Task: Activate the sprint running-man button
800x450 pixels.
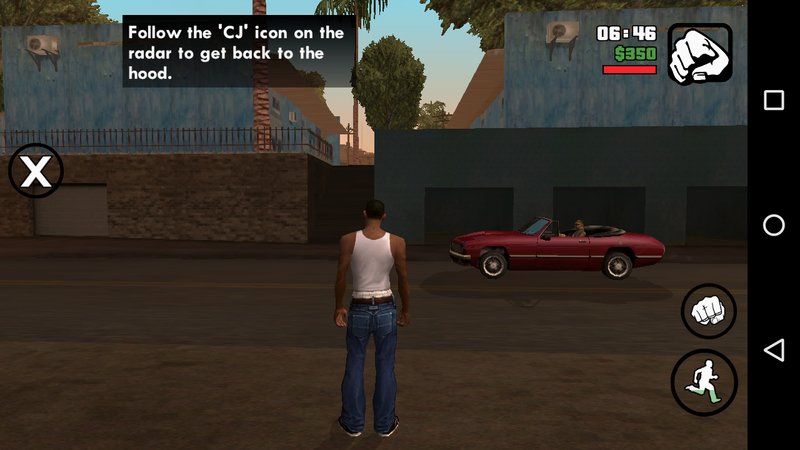Action: coord(704,383)
